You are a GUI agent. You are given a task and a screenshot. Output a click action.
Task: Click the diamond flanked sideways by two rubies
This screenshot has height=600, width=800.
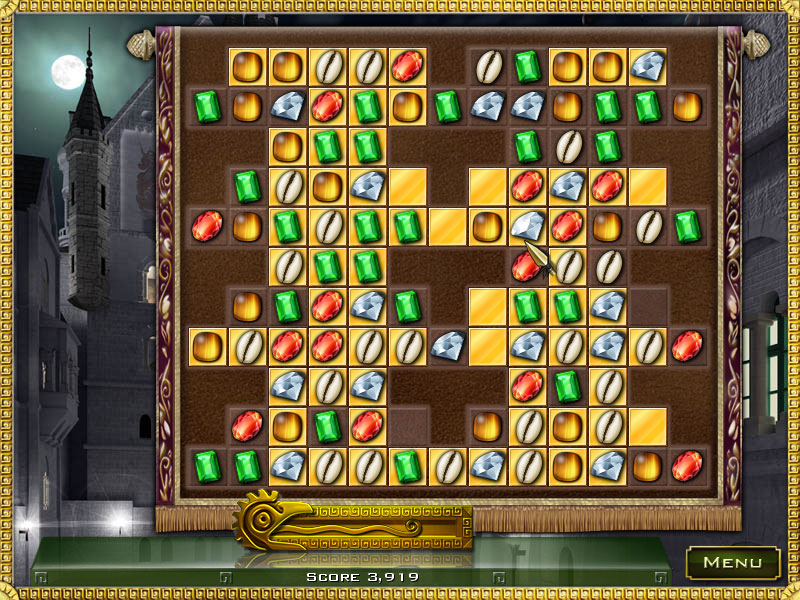567,186
